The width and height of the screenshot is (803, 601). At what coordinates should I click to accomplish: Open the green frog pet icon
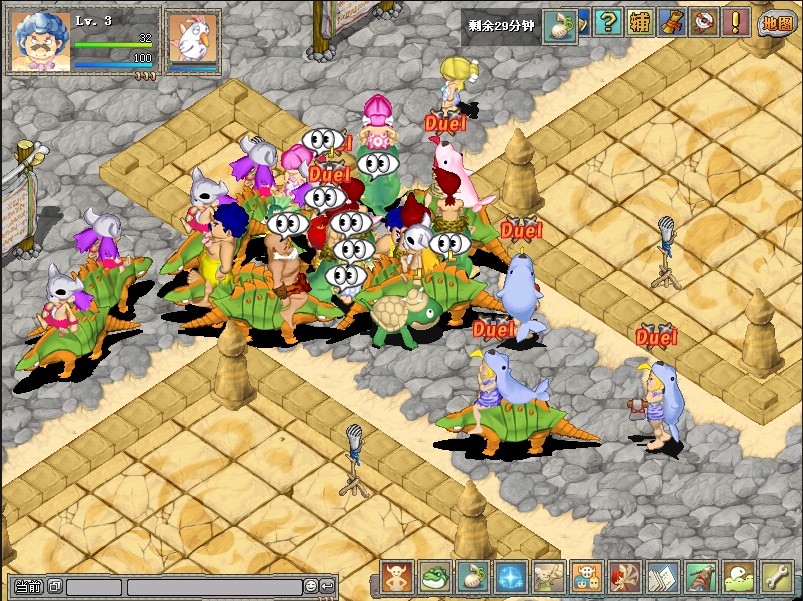(435, 579)
